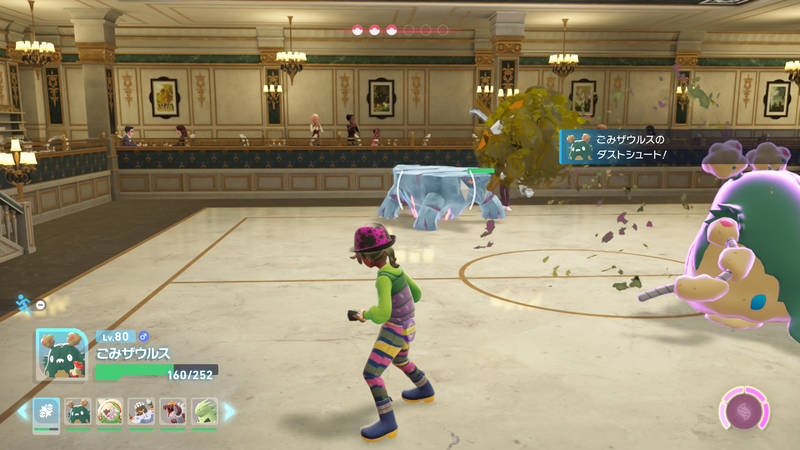Click the left arrow of the party bar

(x=22, y=411)
